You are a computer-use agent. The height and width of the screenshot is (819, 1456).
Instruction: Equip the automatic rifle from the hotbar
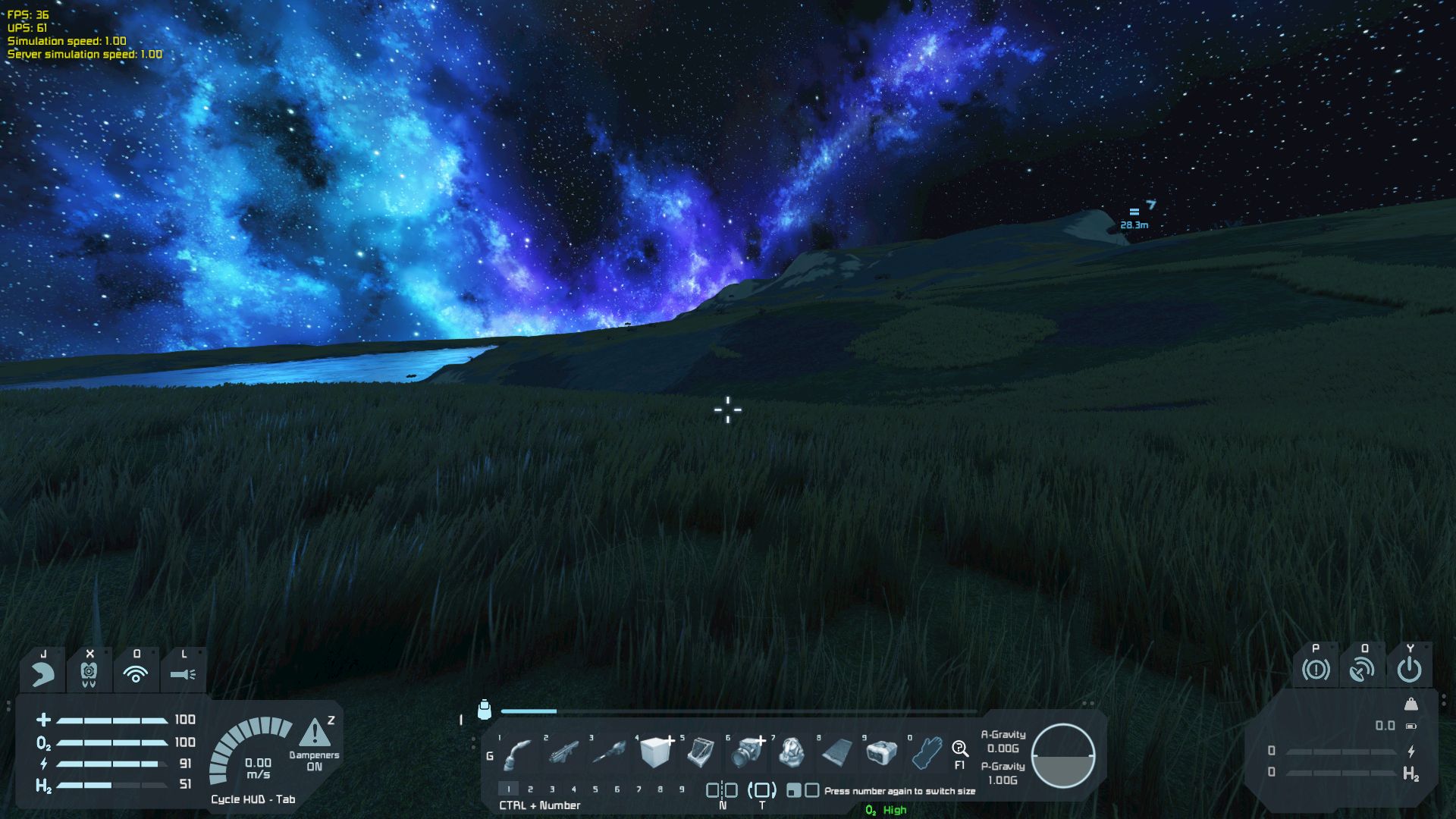[563, 753]
